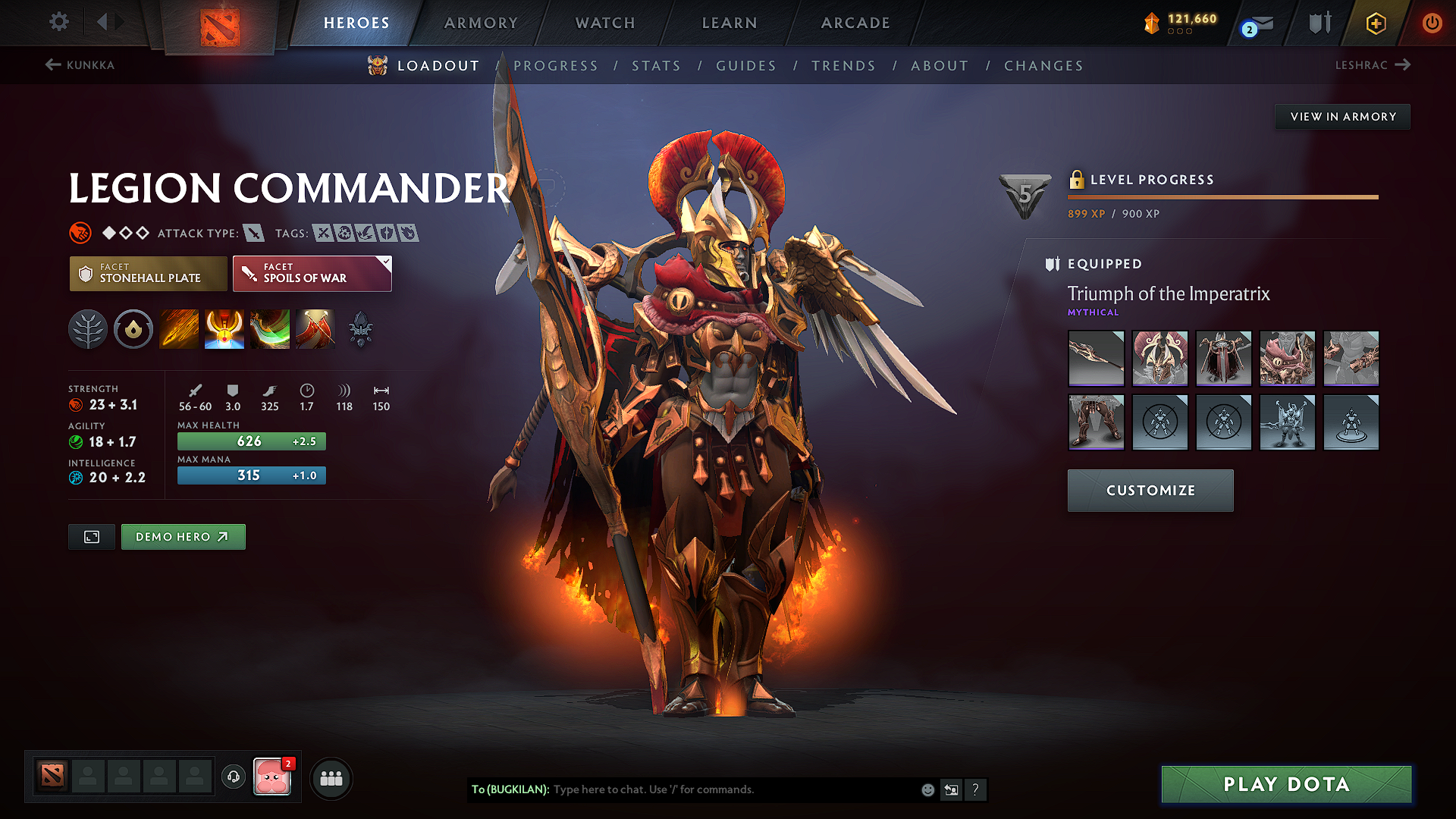Open the TRENDS tab
Viewport: 1456px width, 819px height.
(x=844, y=66)
